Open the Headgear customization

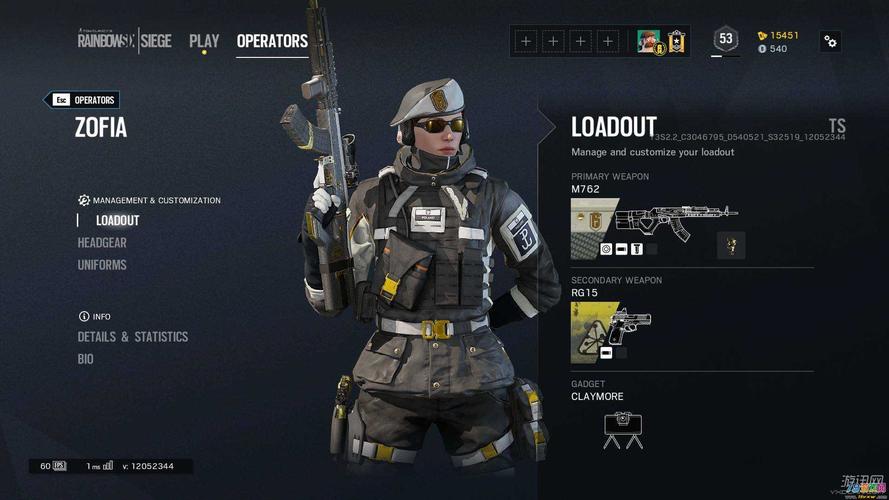coord(102,243)
